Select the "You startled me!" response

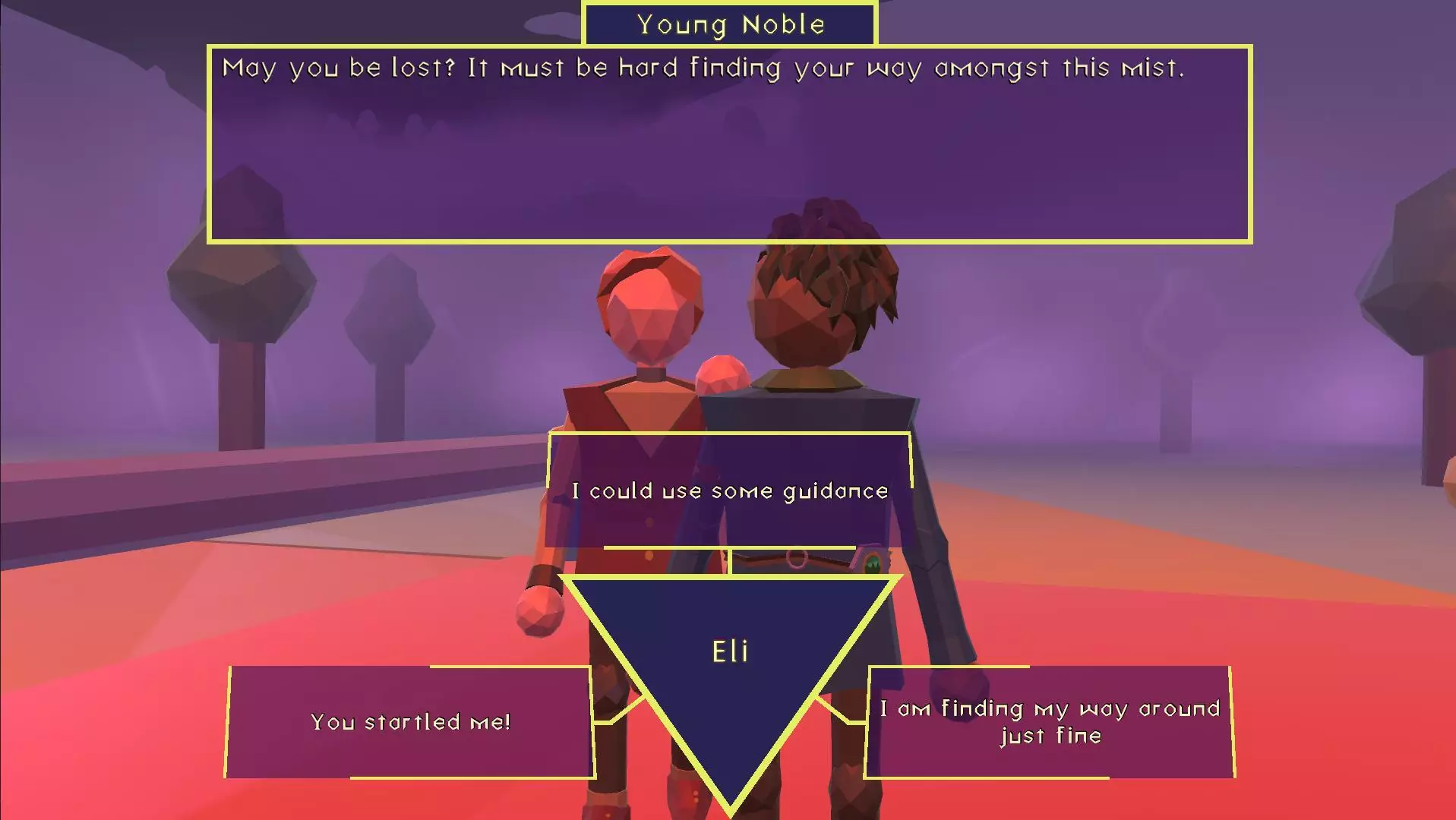[x=410, y=721]
